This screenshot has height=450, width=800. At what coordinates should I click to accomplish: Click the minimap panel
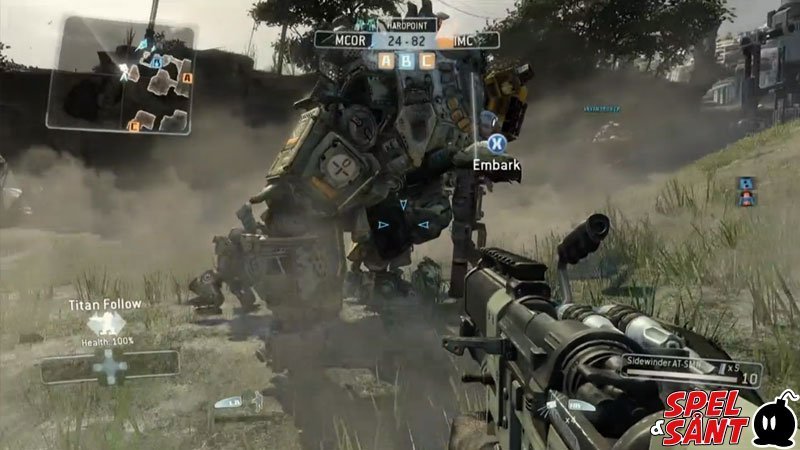(119, 75)
